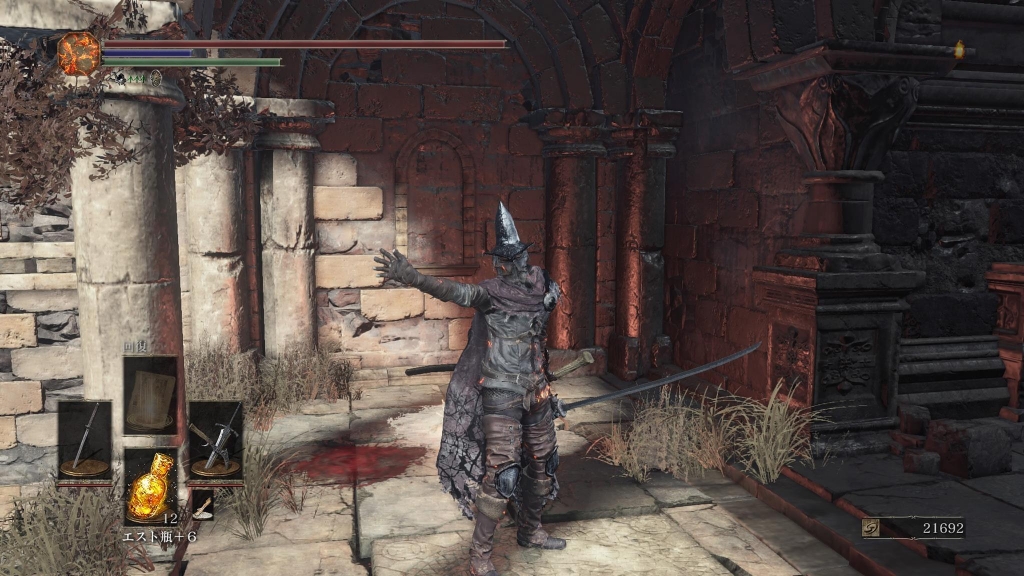Click the dark equip-load status icon
1024x576 pixels.
(x=119, y=77)
